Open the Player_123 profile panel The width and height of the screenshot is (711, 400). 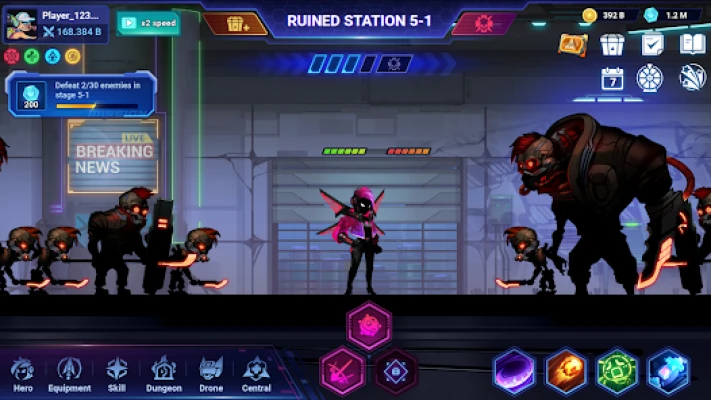55,23
